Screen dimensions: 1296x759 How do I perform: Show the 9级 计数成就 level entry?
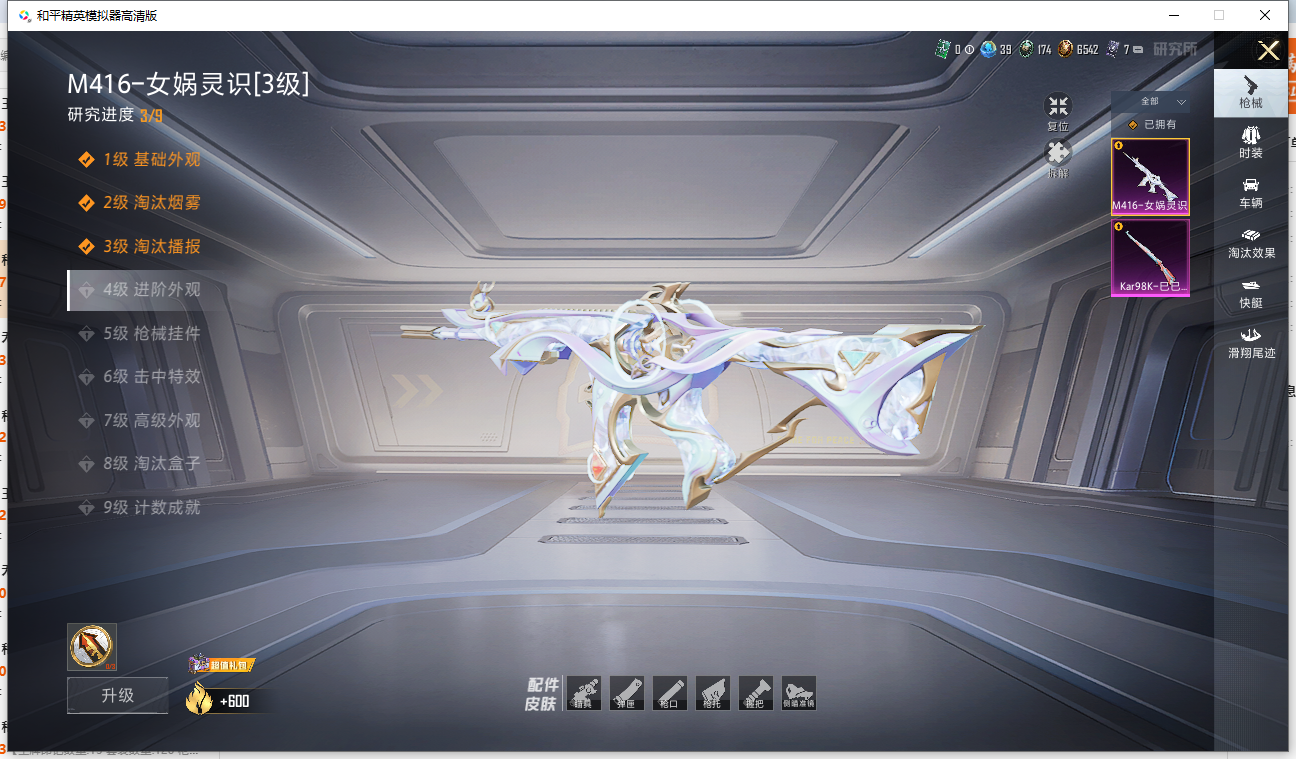coord(152,508)
